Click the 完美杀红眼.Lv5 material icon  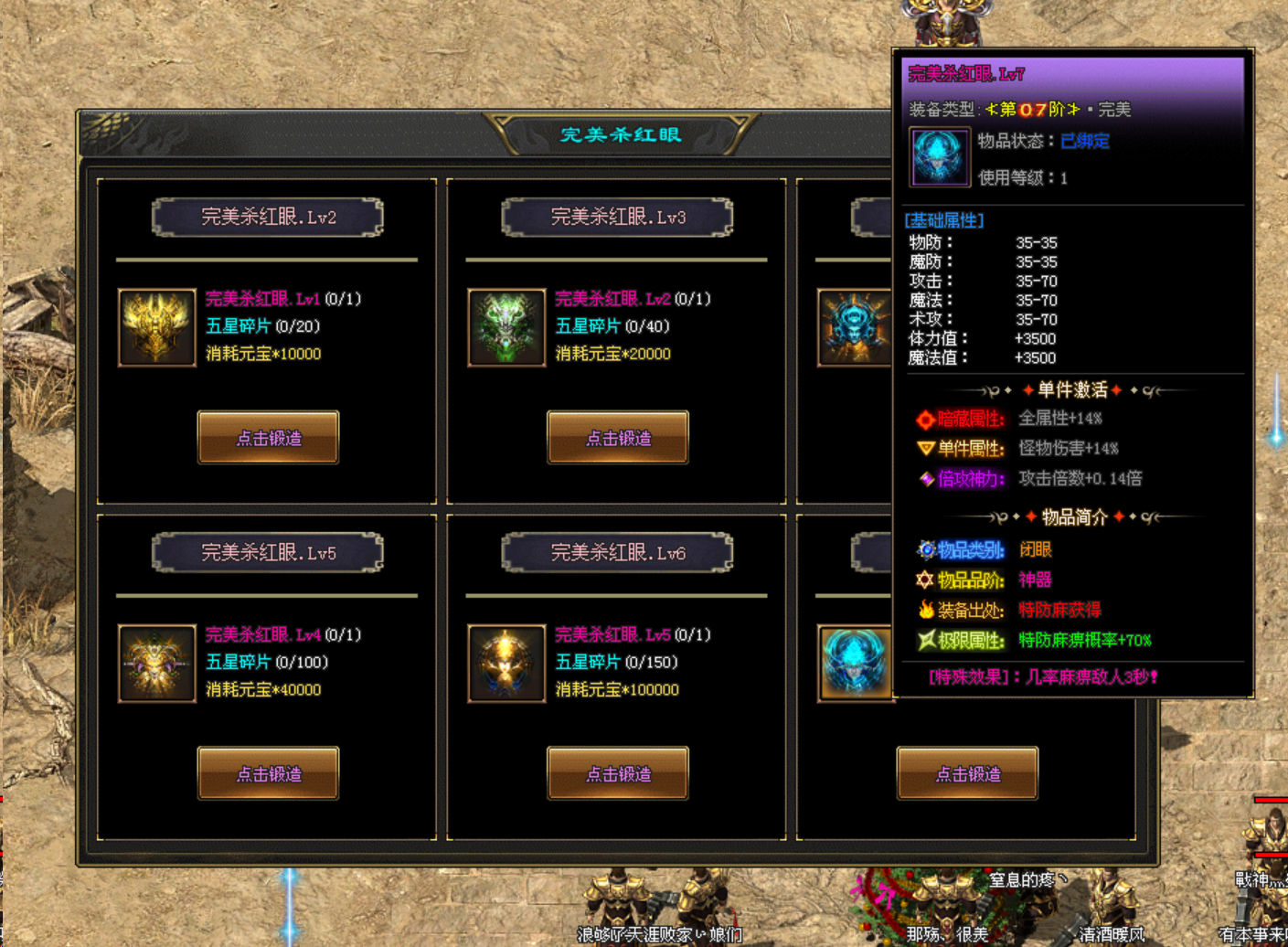click(x=506, y=663)
